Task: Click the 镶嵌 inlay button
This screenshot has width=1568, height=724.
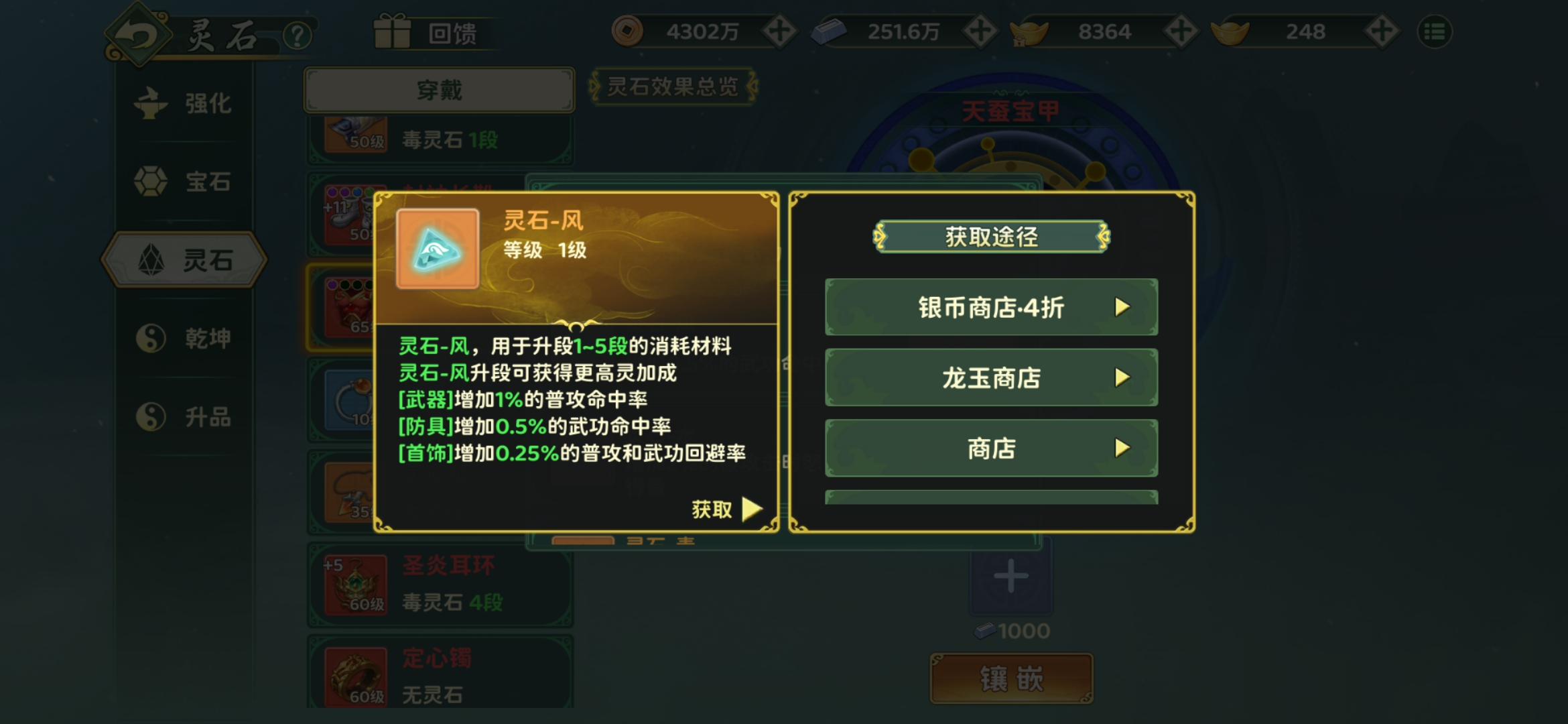Action: [x=1011, y=679]
